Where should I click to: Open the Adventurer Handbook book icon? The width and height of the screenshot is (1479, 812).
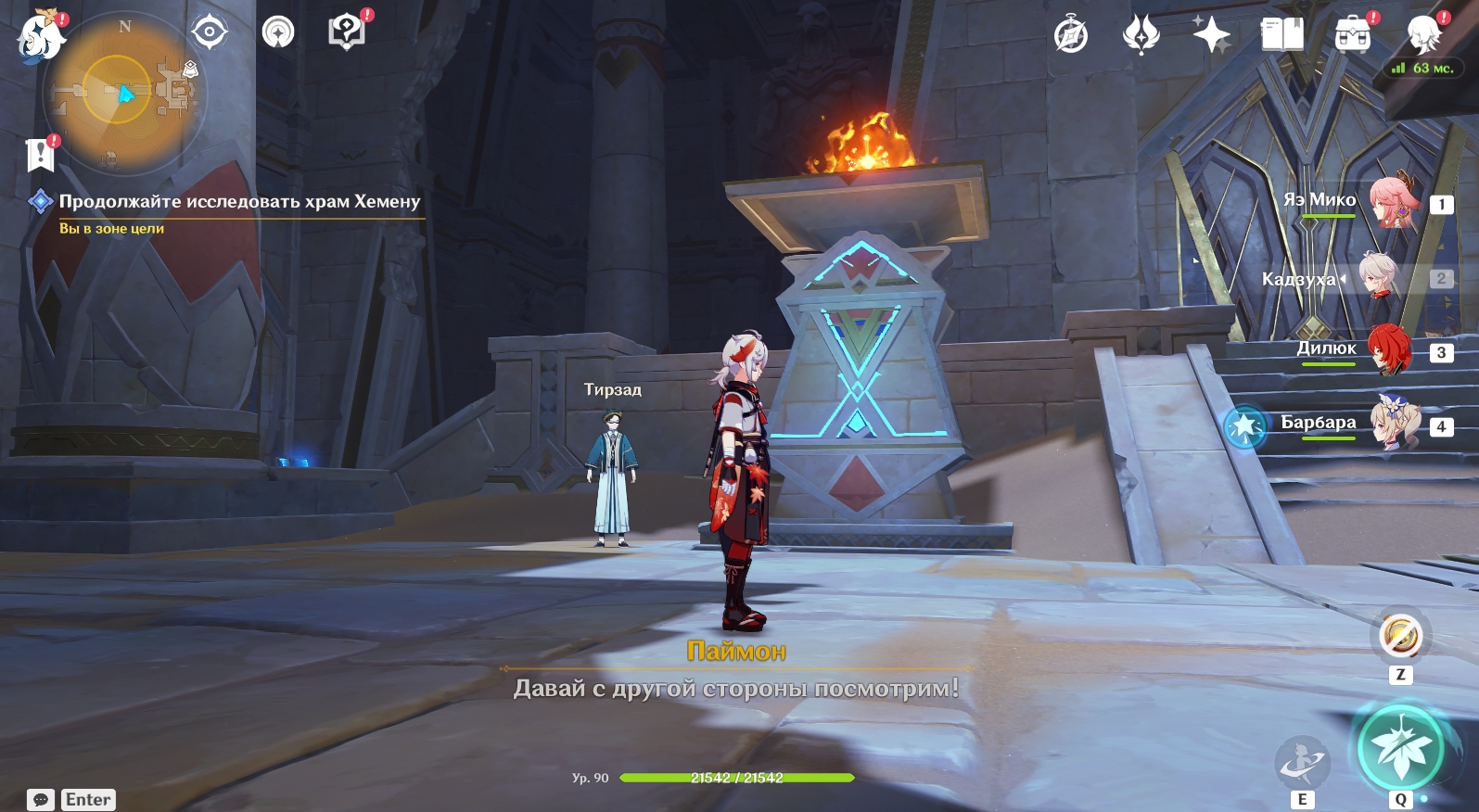[x=1282, y=36]
